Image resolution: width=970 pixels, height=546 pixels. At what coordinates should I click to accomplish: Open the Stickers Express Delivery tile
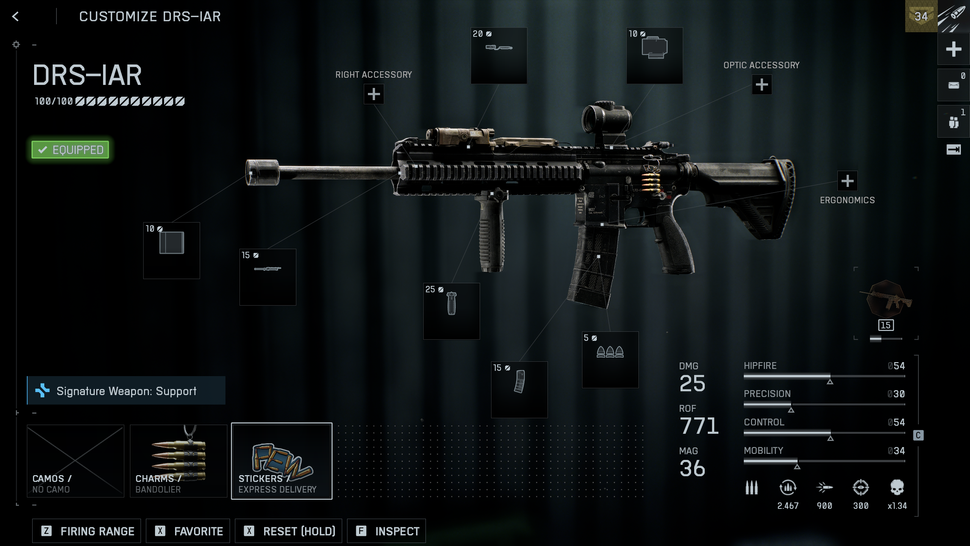pos(282,461)
